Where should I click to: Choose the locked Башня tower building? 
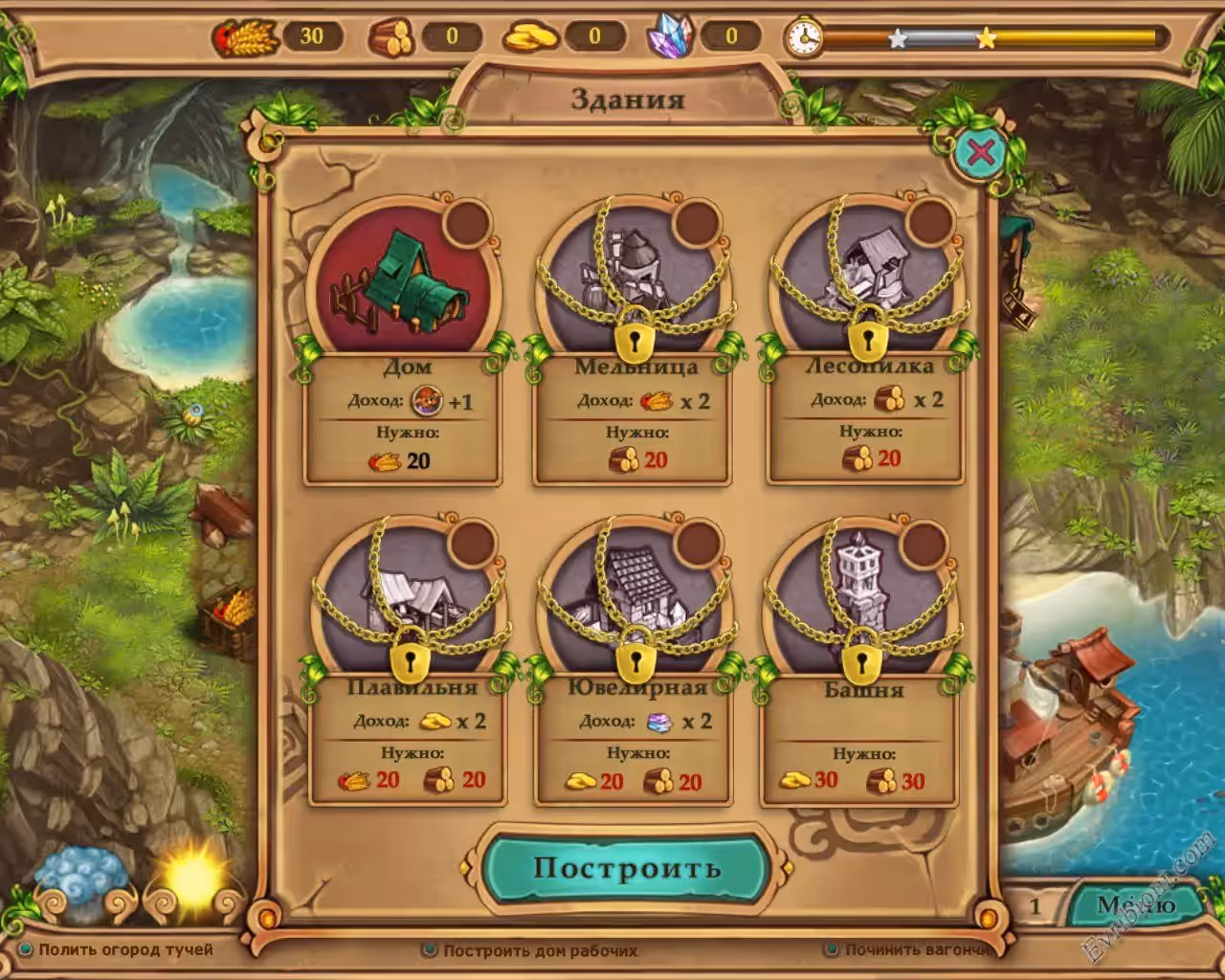861,598
